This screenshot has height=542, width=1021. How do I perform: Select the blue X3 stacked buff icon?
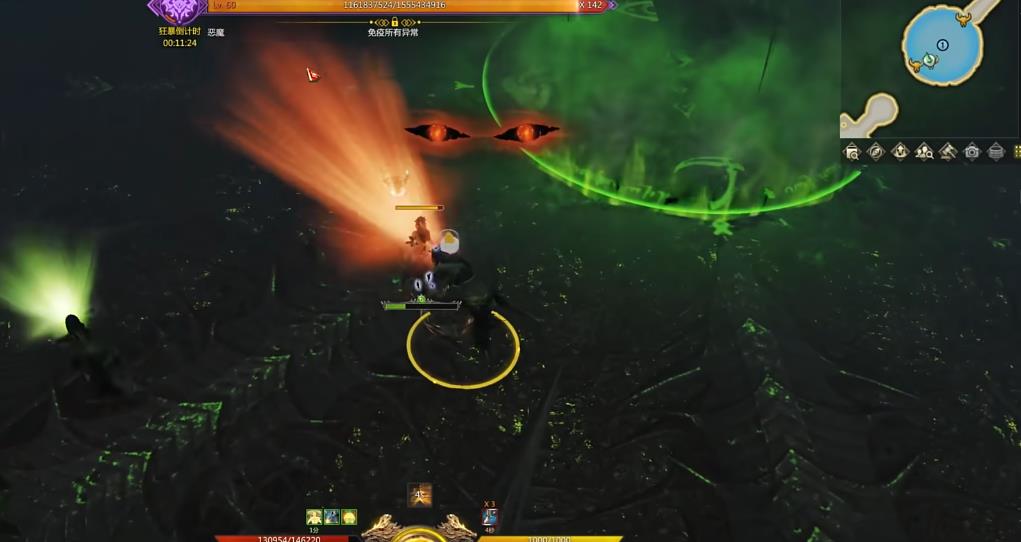[490, 517]
